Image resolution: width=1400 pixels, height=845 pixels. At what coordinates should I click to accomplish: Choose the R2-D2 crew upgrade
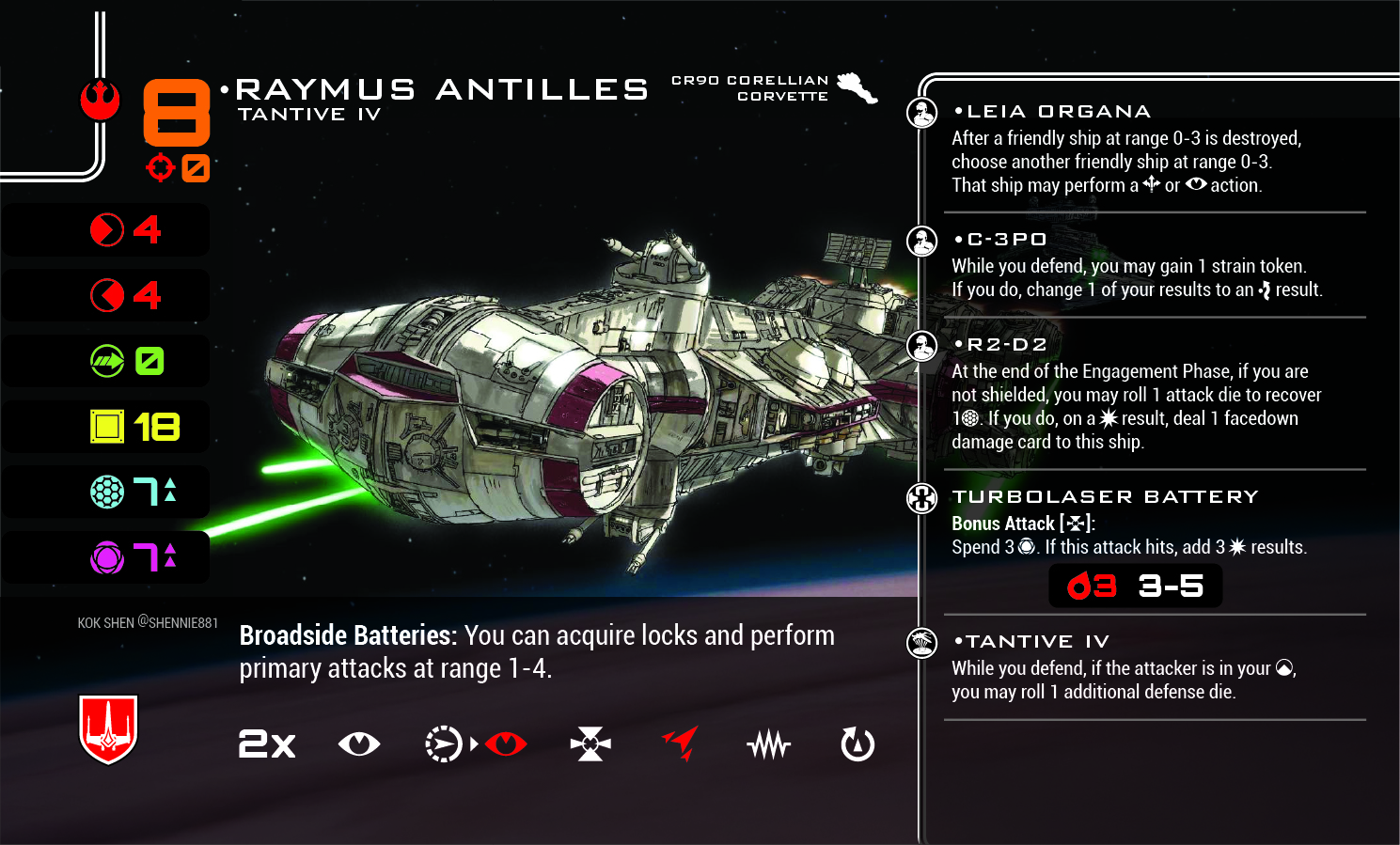click(1000, 345)
